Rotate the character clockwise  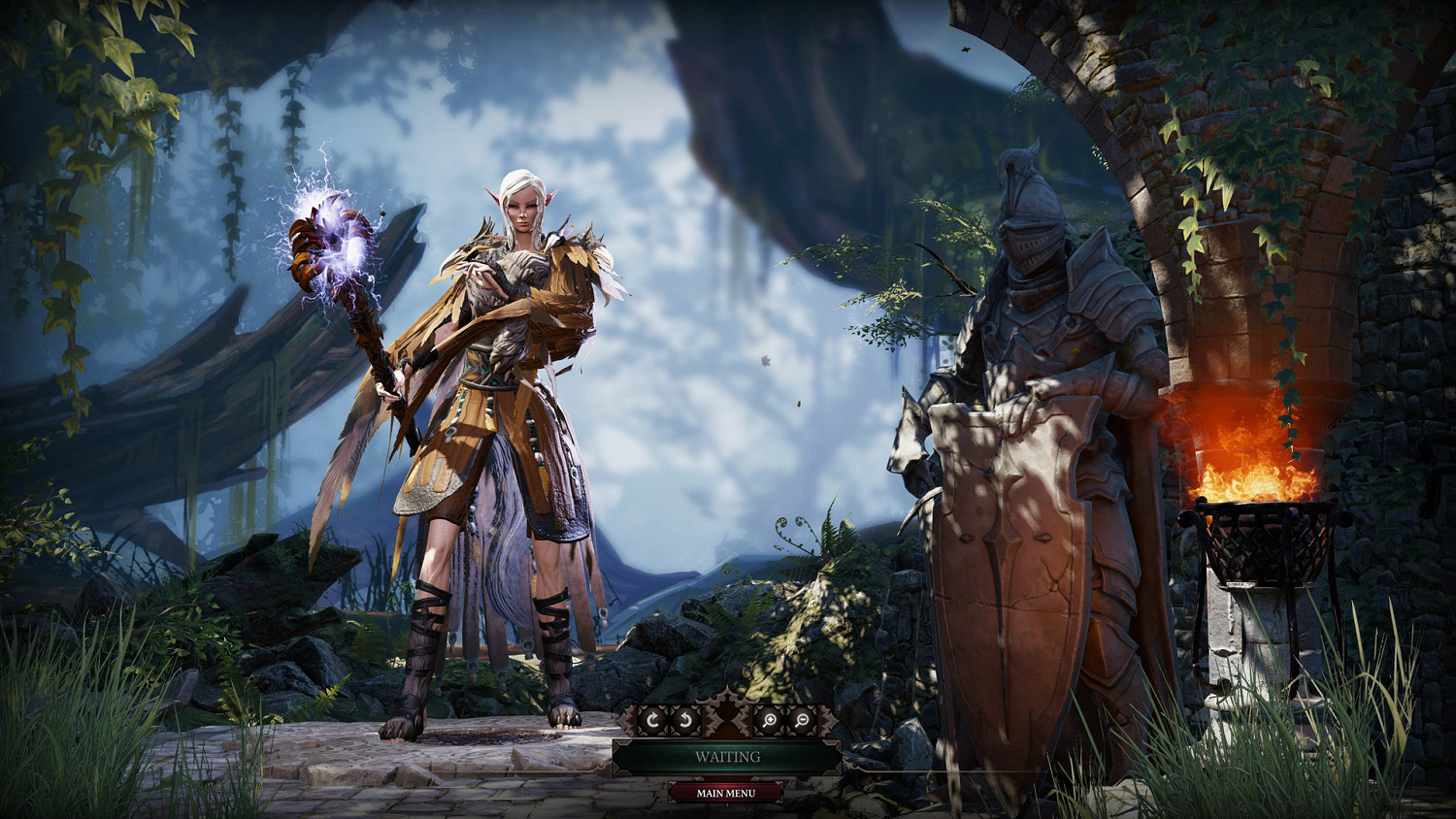click(x=653, y=720)
